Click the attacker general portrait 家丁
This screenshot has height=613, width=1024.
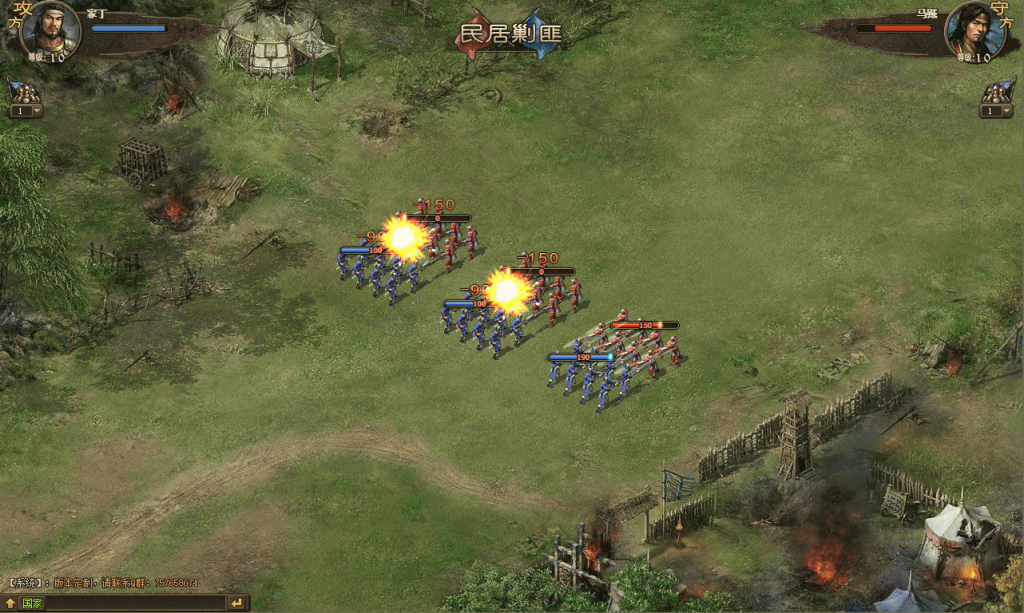pyautogui.click(x=49, y=29)
